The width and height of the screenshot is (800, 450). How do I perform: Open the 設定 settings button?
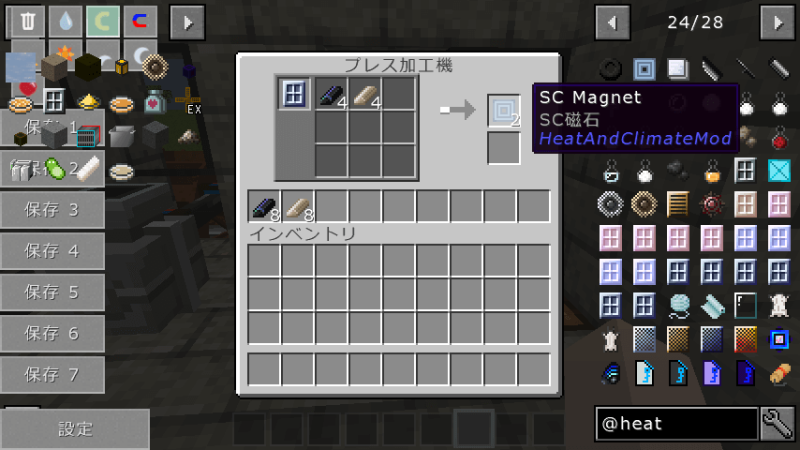coord(75,429)
